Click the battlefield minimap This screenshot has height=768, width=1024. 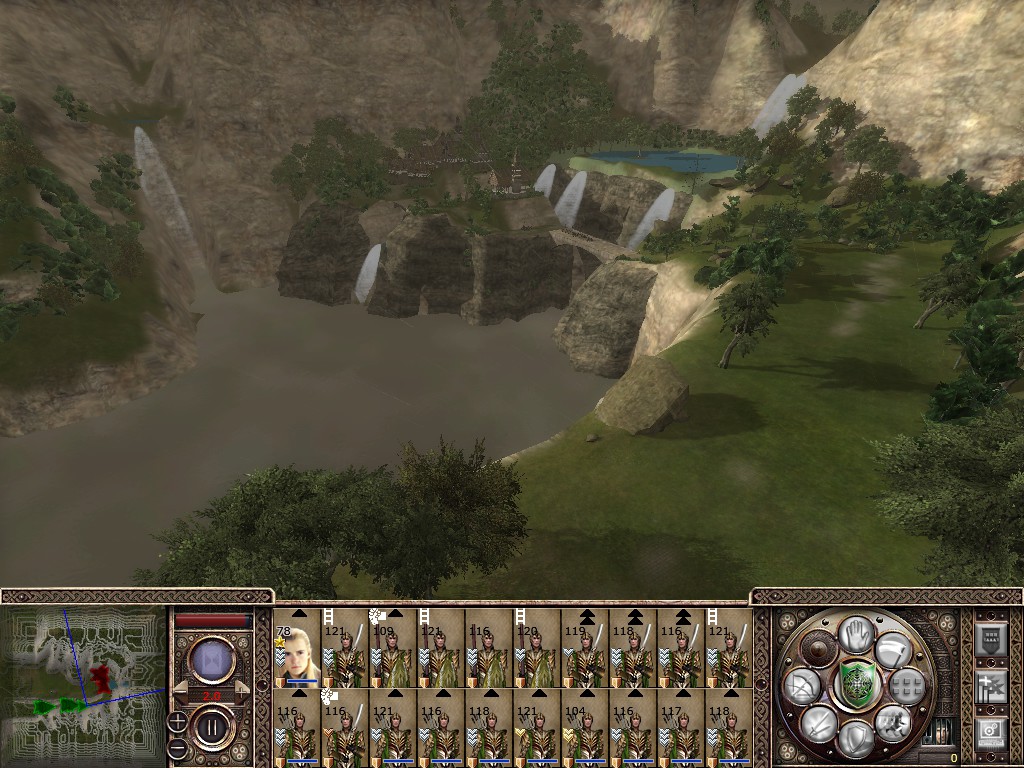click(82, 685)
